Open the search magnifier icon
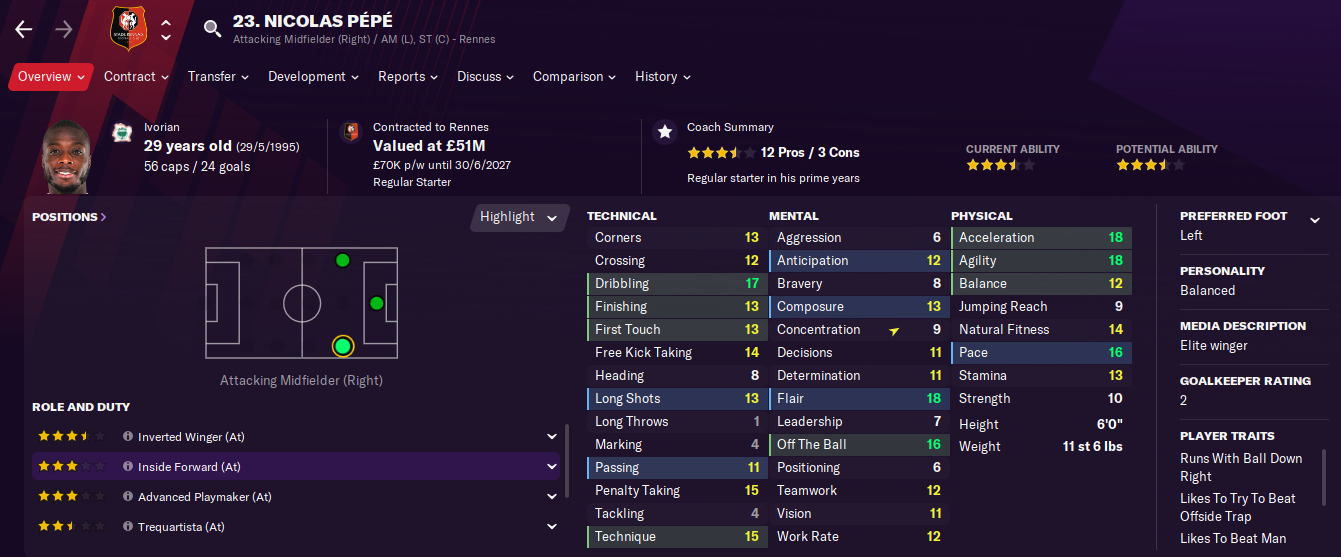Image resolution: width=1341 pixels, height=557 pixels. pyautogui.click(x=212, y=29)
